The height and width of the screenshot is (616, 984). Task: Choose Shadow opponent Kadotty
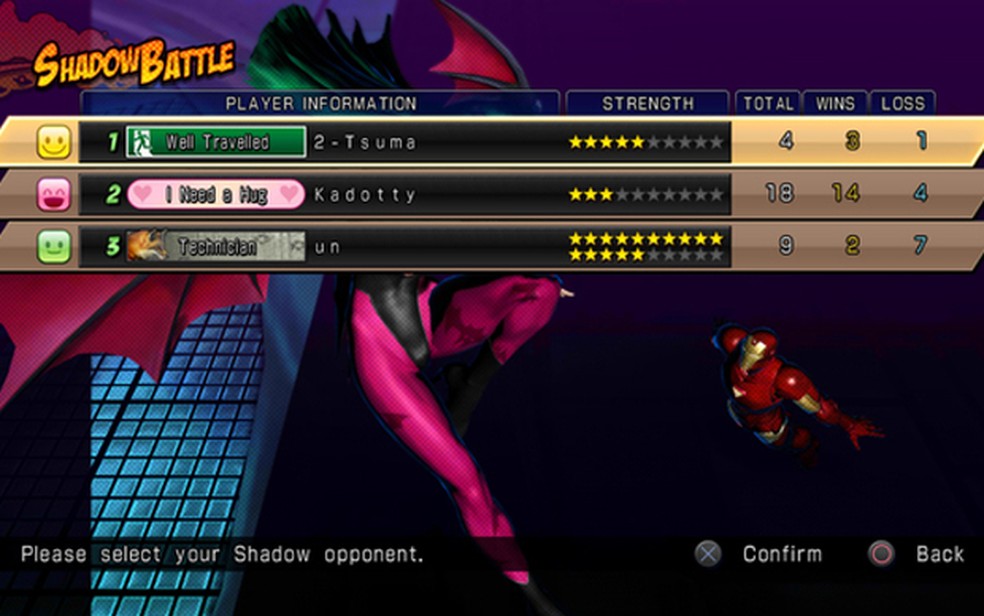tap(364, 194)
